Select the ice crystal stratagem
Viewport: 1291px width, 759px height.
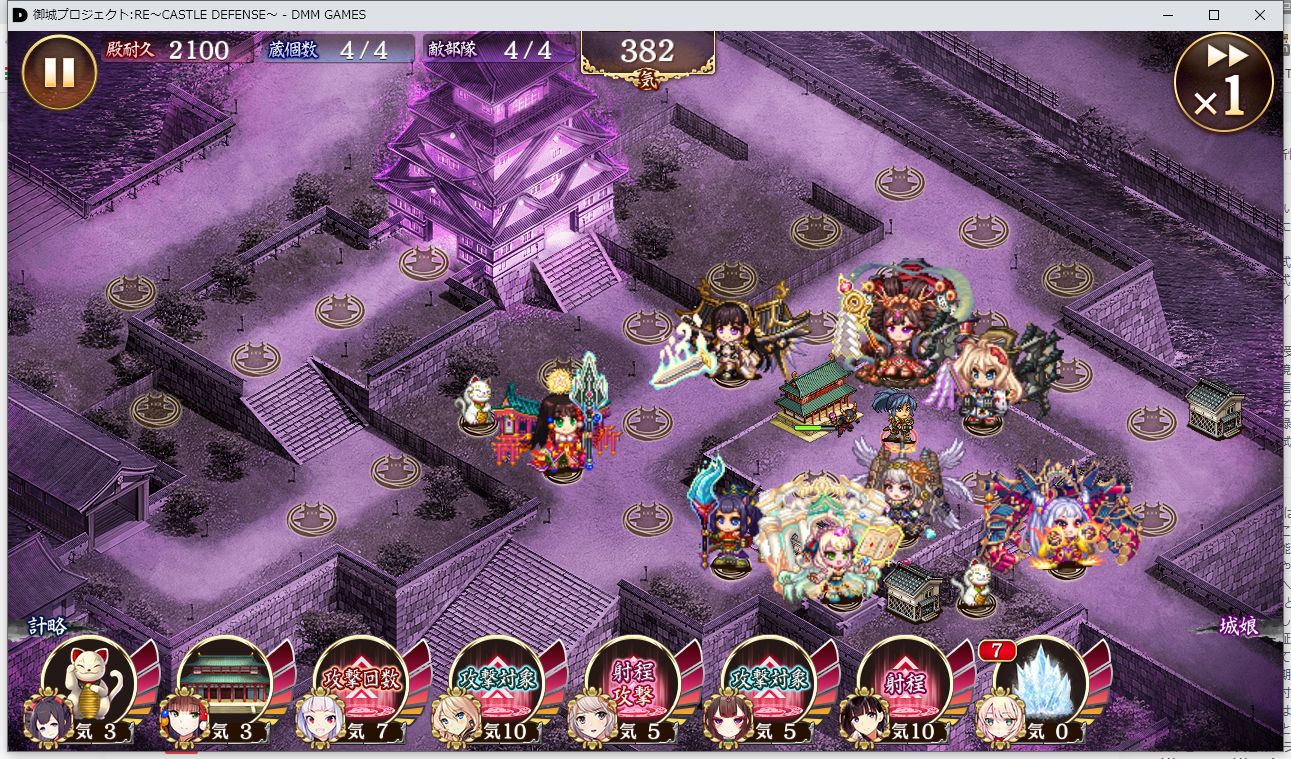click(x=1040, y=681)
